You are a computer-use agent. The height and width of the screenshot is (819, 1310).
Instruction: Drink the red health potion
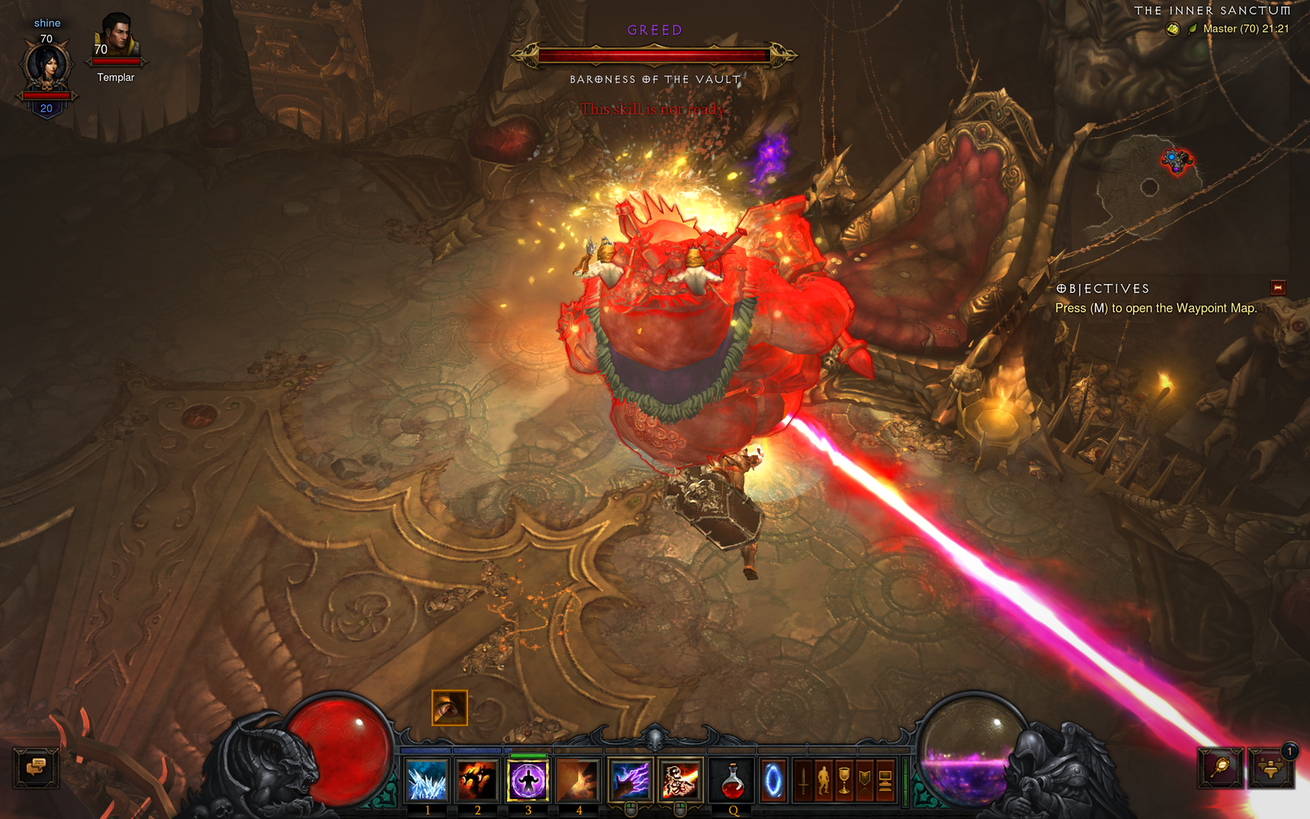pos(732,780)
